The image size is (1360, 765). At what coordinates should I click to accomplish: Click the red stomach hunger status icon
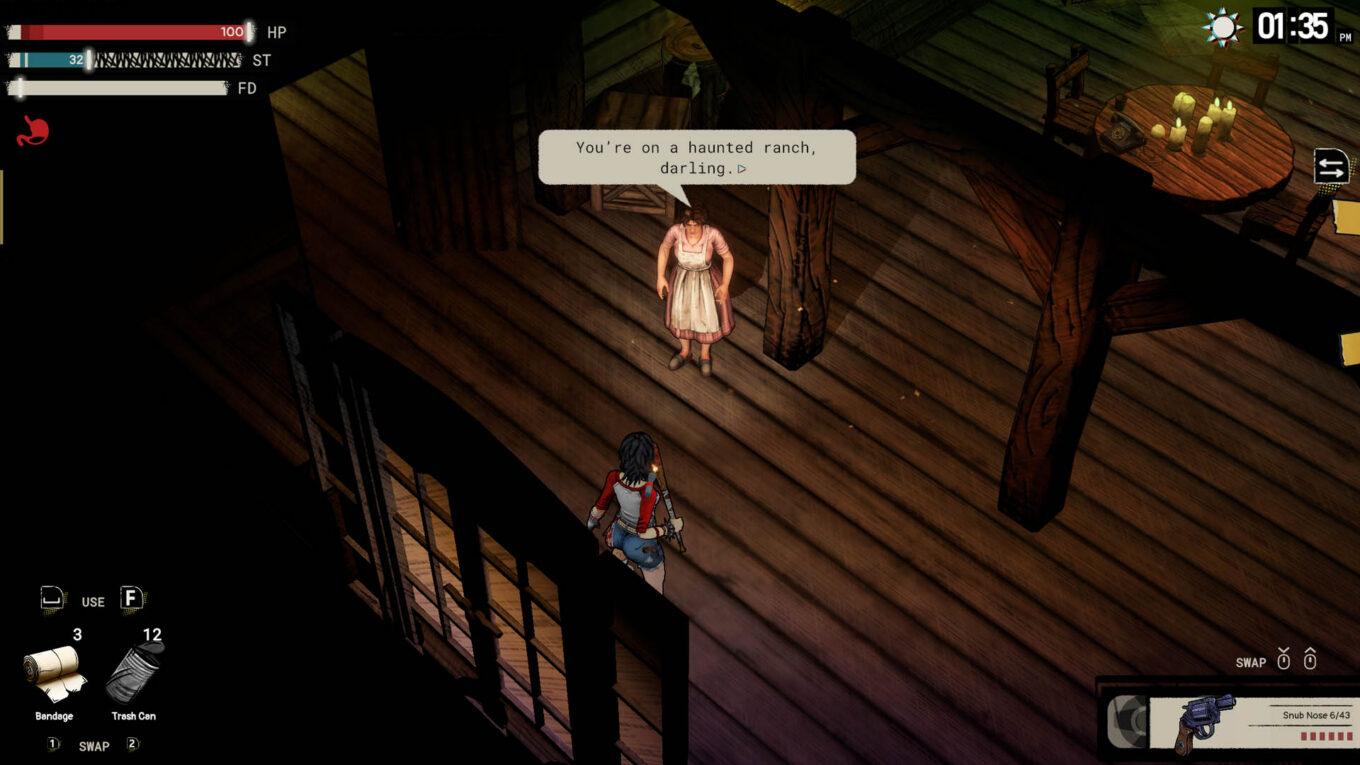coord(32,131)
